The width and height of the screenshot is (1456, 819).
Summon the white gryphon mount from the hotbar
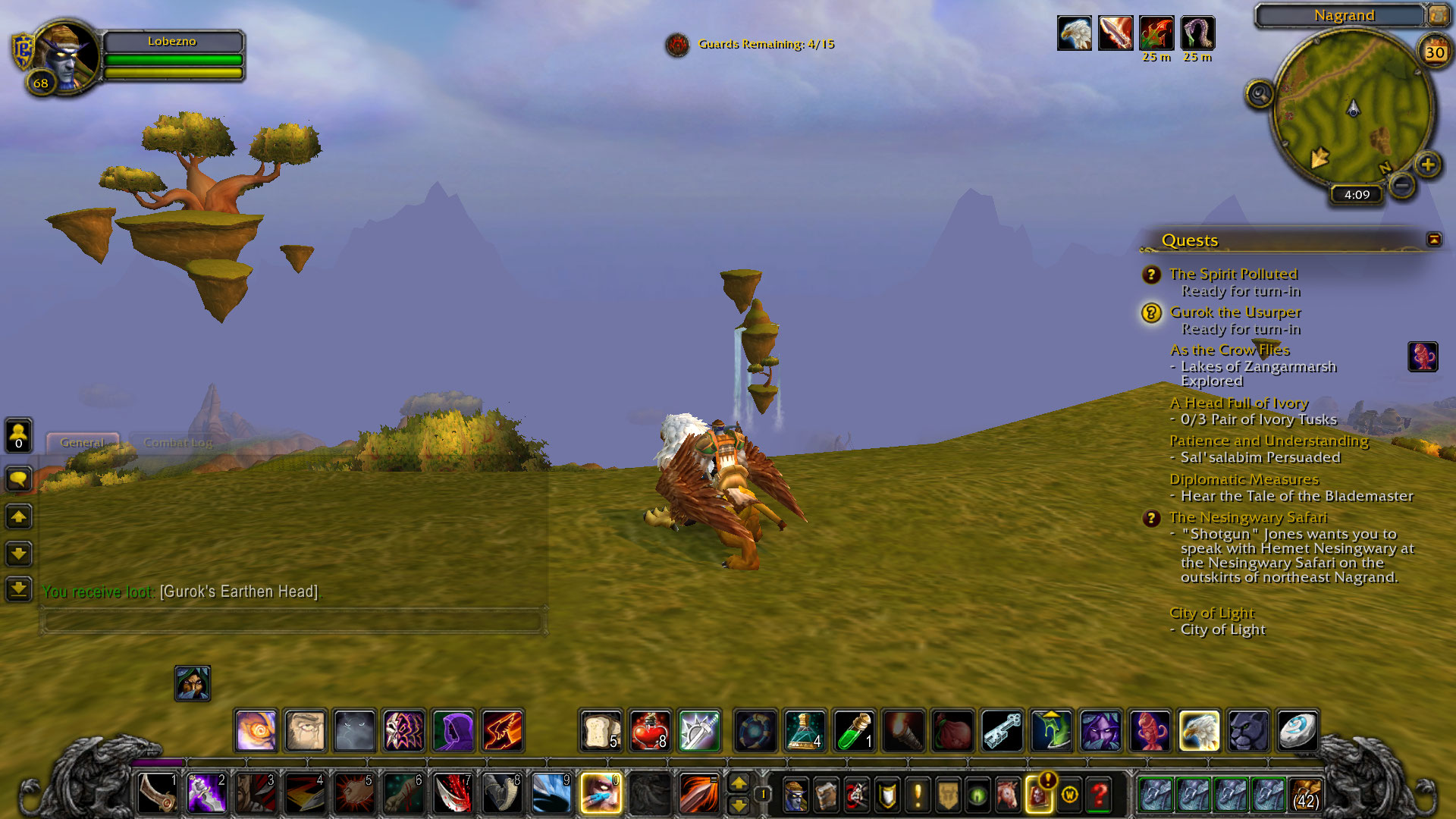coord(1199,731)
